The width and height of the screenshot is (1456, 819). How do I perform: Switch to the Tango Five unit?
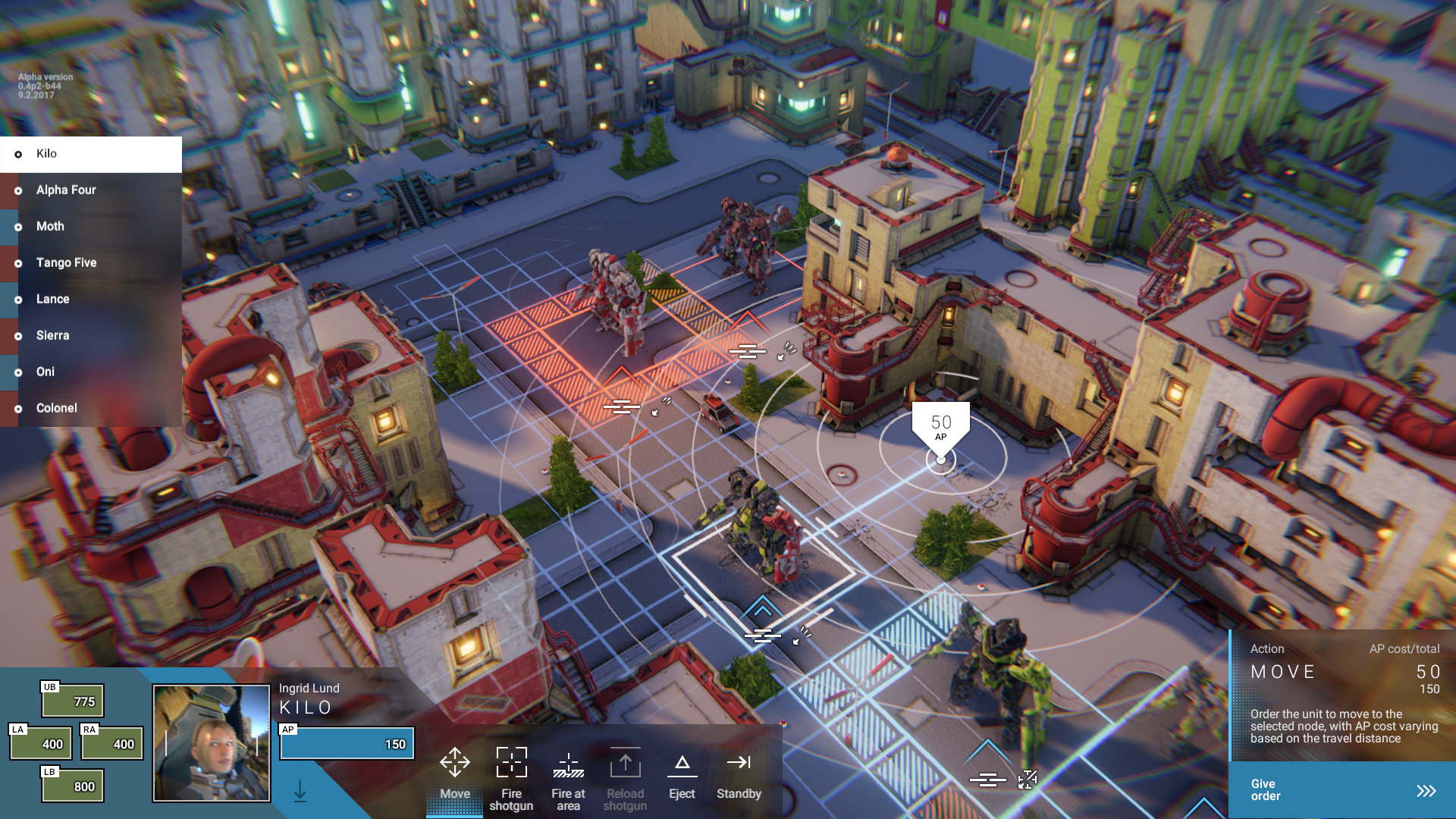(91, 263)
